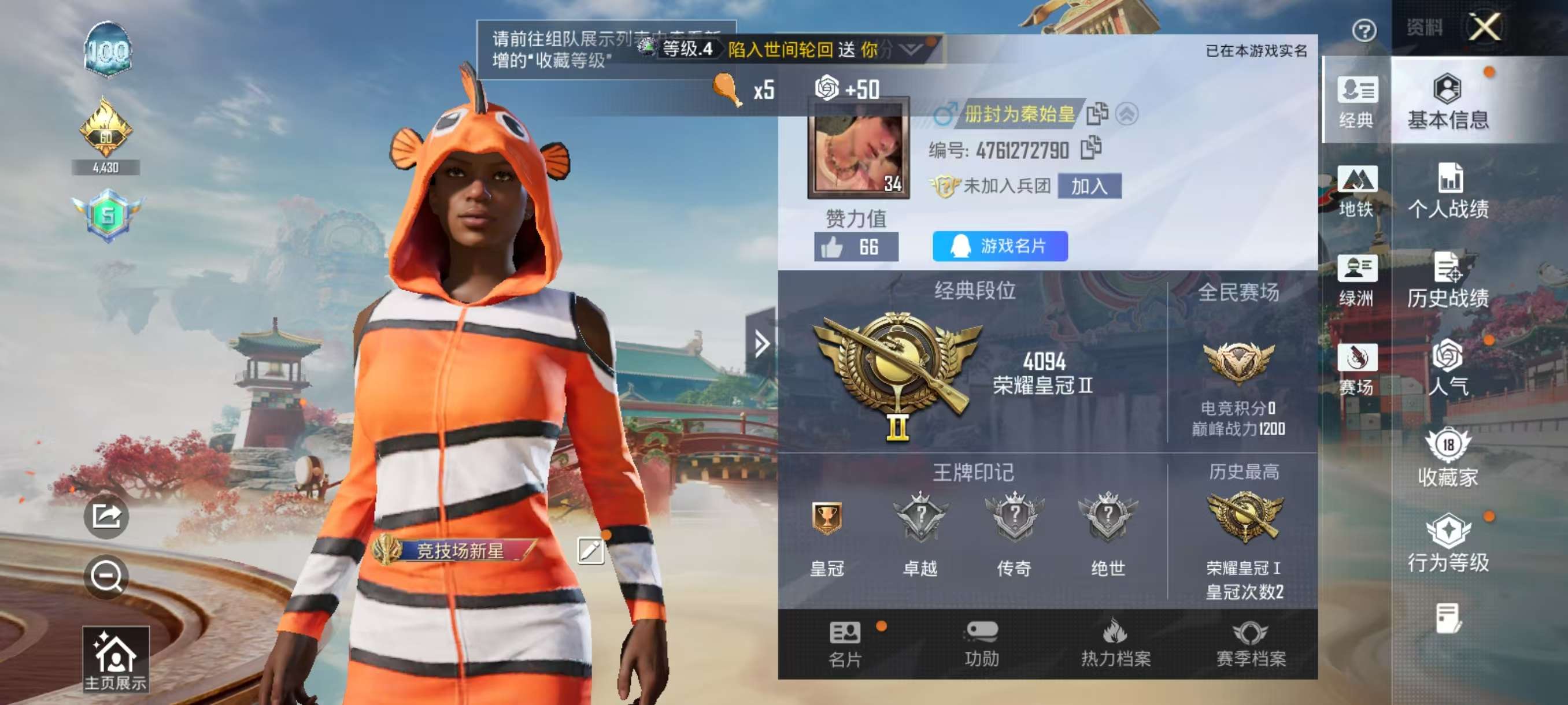This screenshot has width=1568, height=705.
Task: Show the 人气 popularity page
Action: coord(1448,369)
